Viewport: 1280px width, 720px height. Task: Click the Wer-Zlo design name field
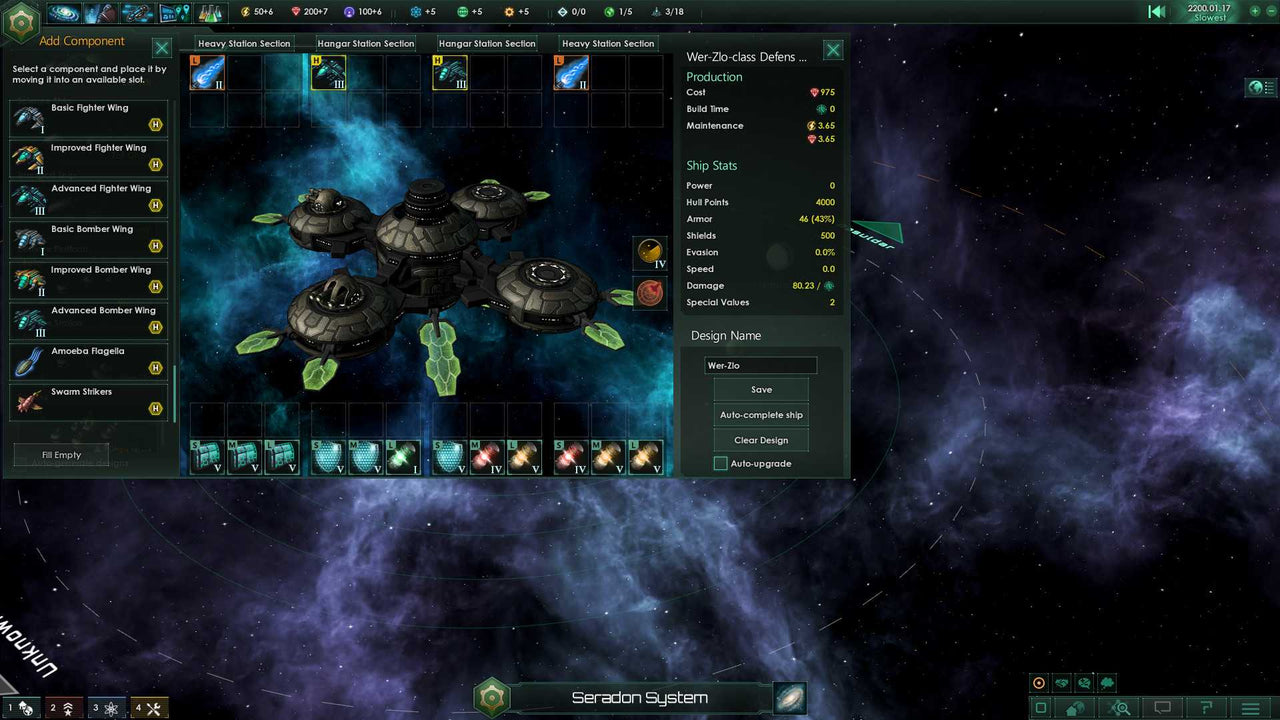(761, 365)
